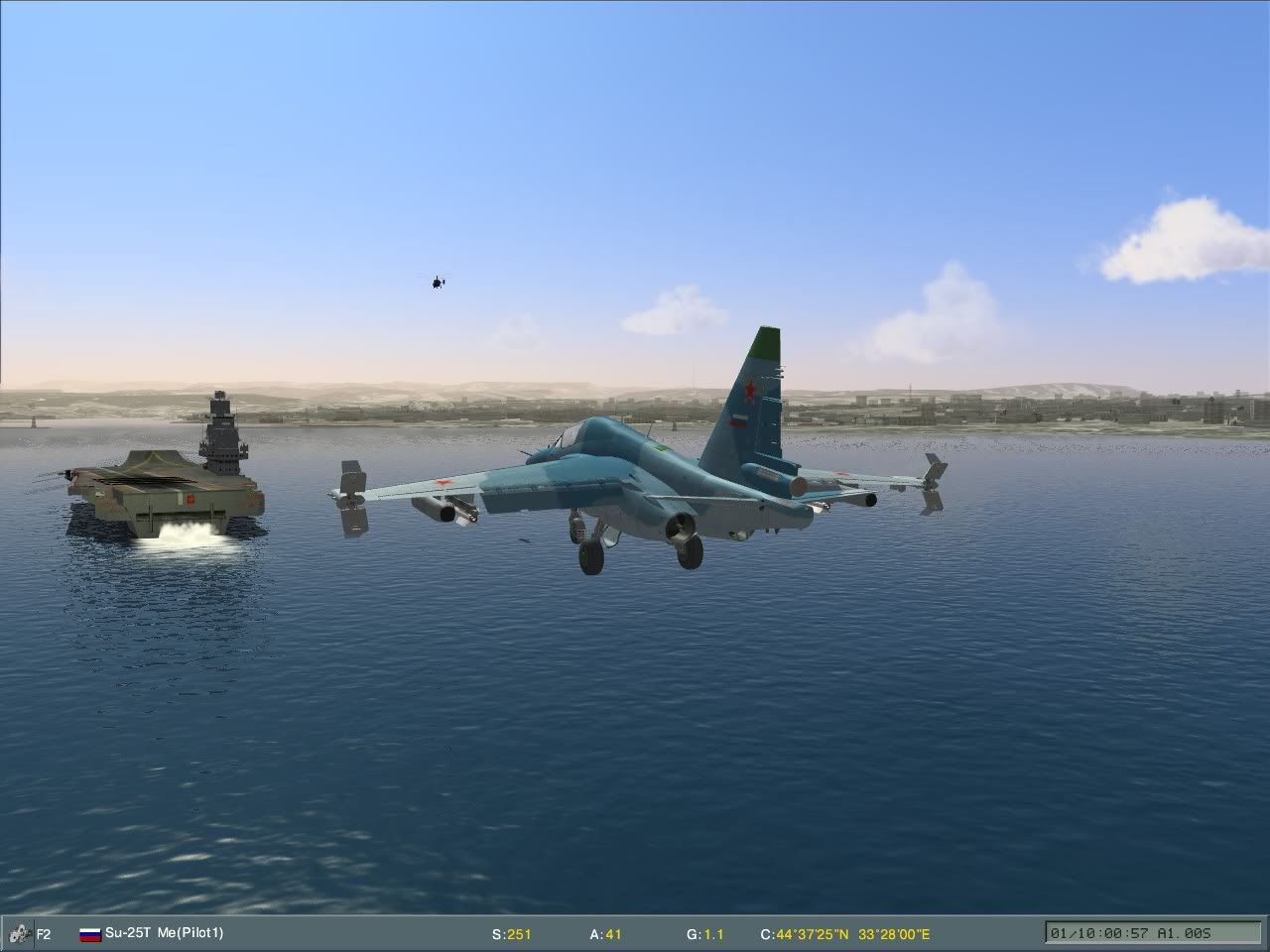Viewport: 1270px width, 952px height.
Task: Click the S:251 speed readout
Action: 513,933
